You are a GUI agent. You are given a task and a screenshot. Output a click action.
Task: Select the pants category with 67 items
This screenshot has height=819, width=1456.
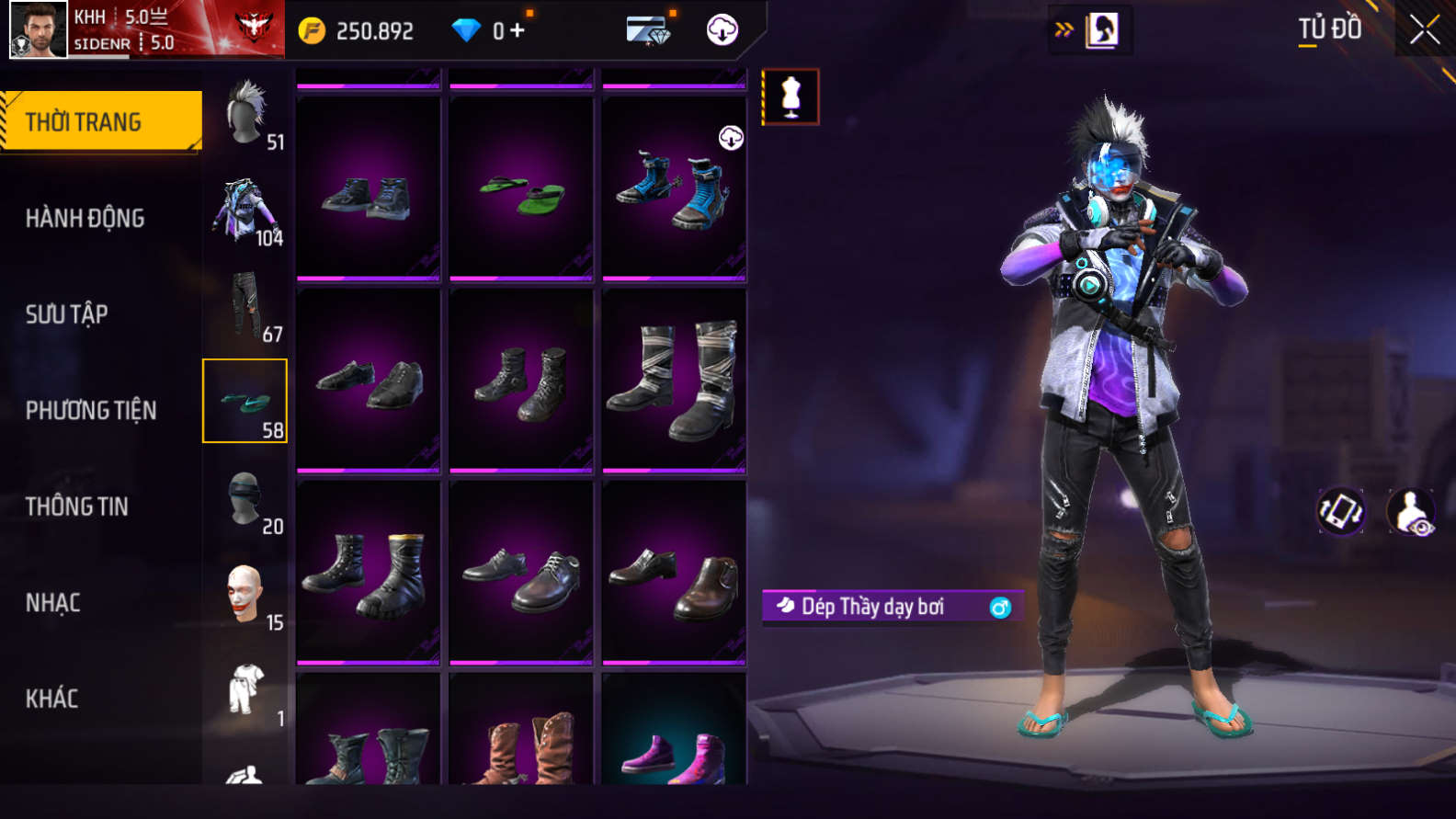tap(245, 306)
